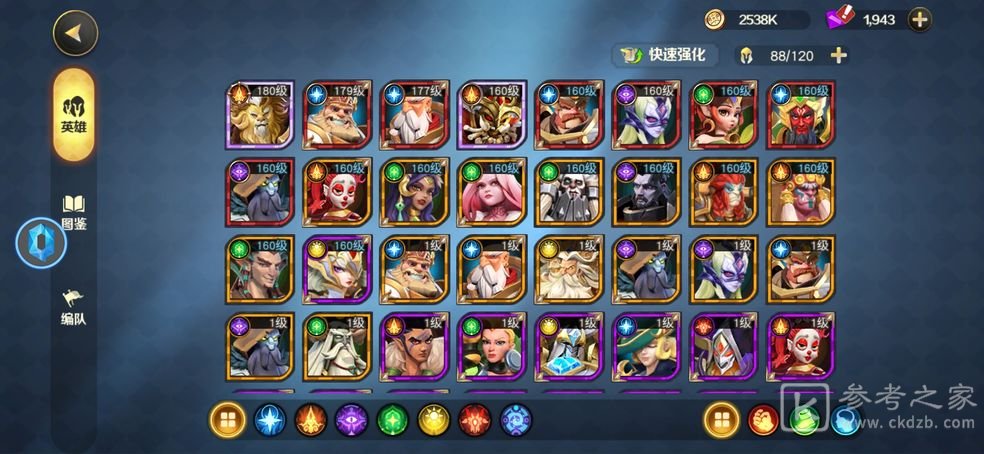Filter heroes by yellow sun faction
This screenshot has height=454, width=984.
[x=433, y=421]
